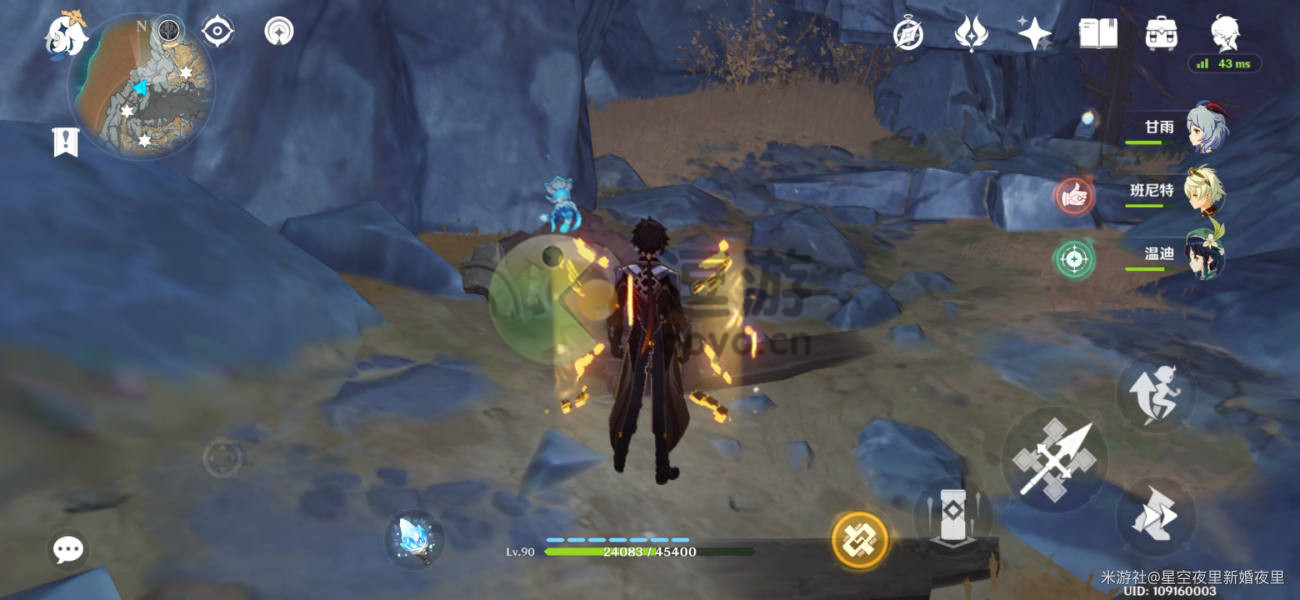Open the events compass icon
Screen dimensions: 1300x600
tap(908, 34)
